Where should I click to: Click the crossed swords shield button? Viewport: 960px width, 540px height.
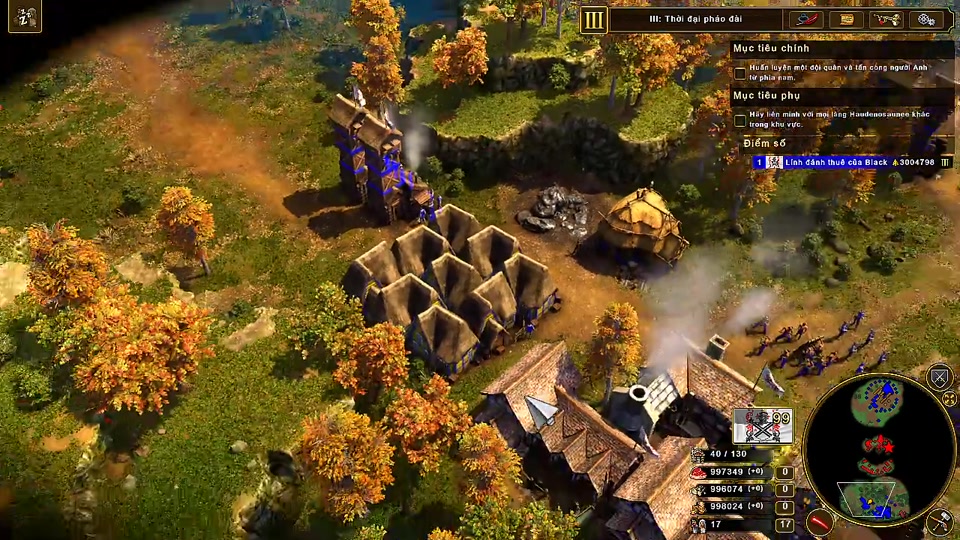[x=938, y=377]
